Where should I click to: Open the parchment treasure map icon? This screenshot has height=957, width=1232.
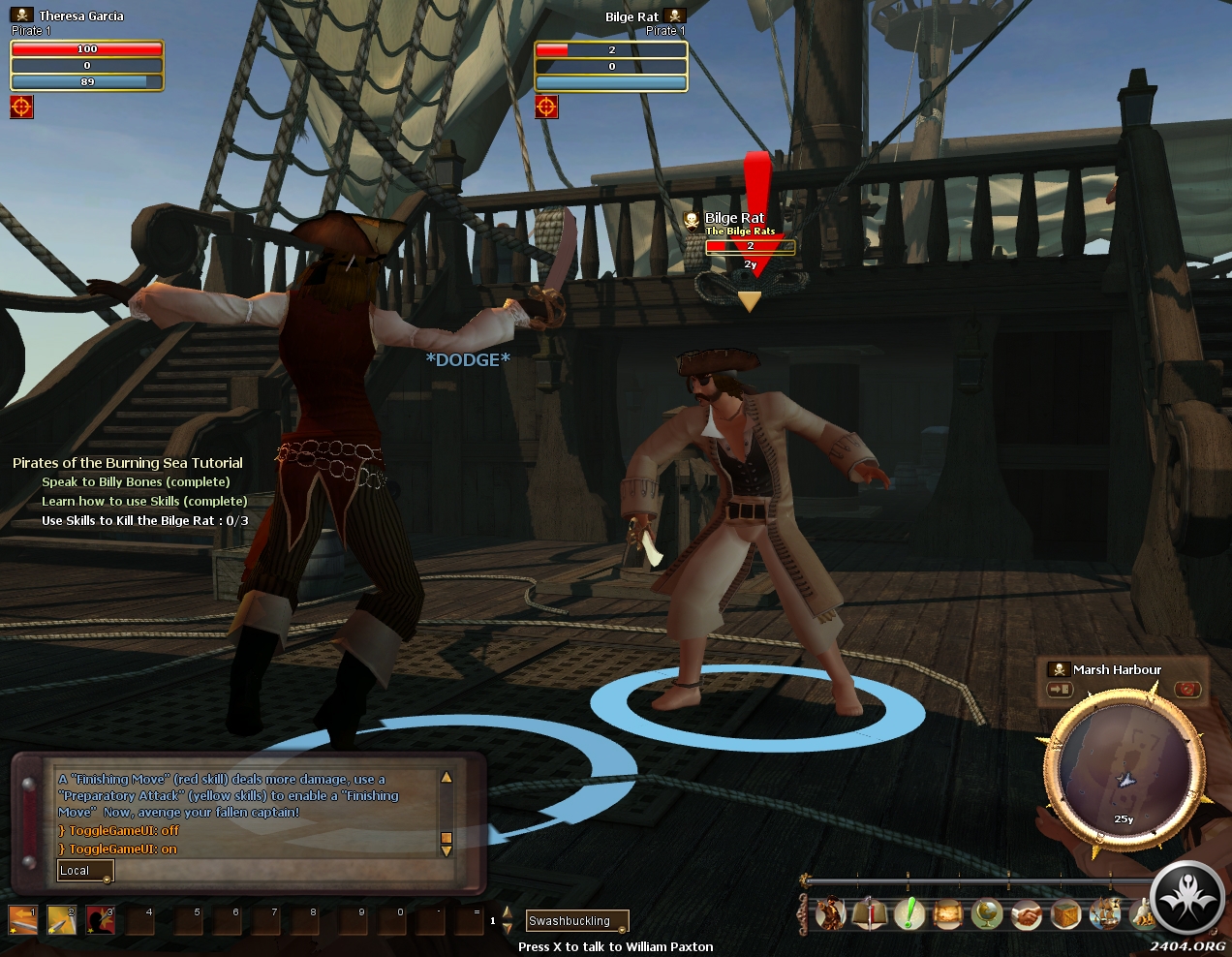[948, 913]
